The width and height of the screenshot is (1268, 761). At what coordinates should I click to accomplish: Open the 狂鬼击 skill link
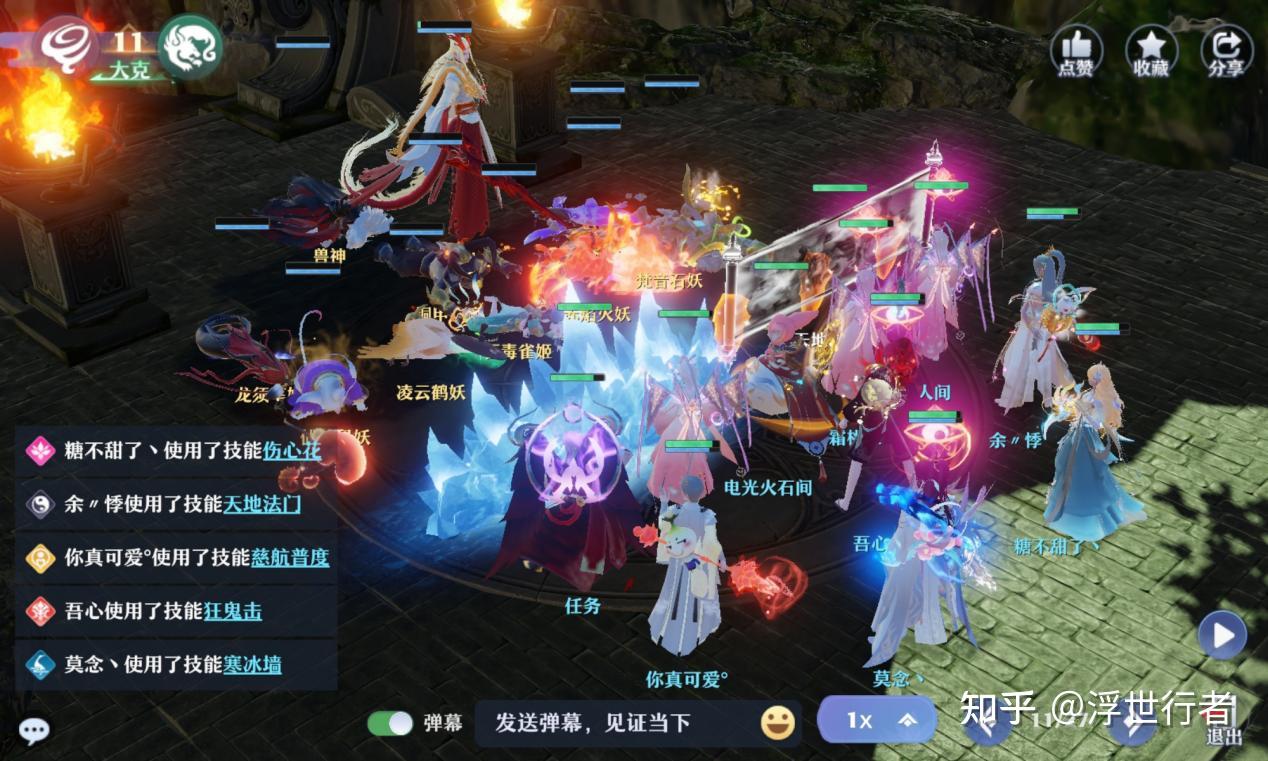pos(232,610)
